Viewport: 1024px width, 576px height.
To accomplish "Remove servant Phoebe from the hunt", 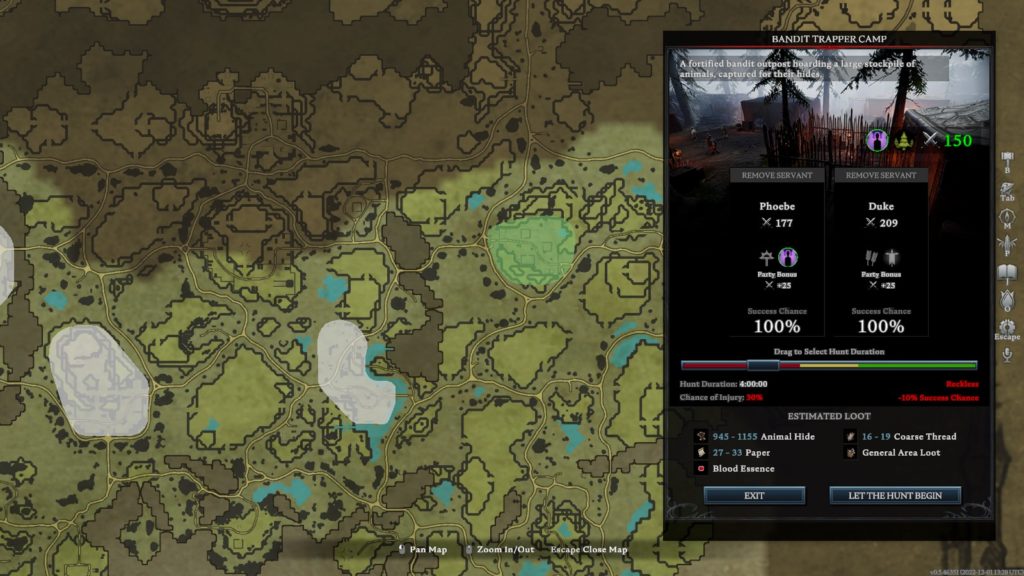I will pos(777,175).
